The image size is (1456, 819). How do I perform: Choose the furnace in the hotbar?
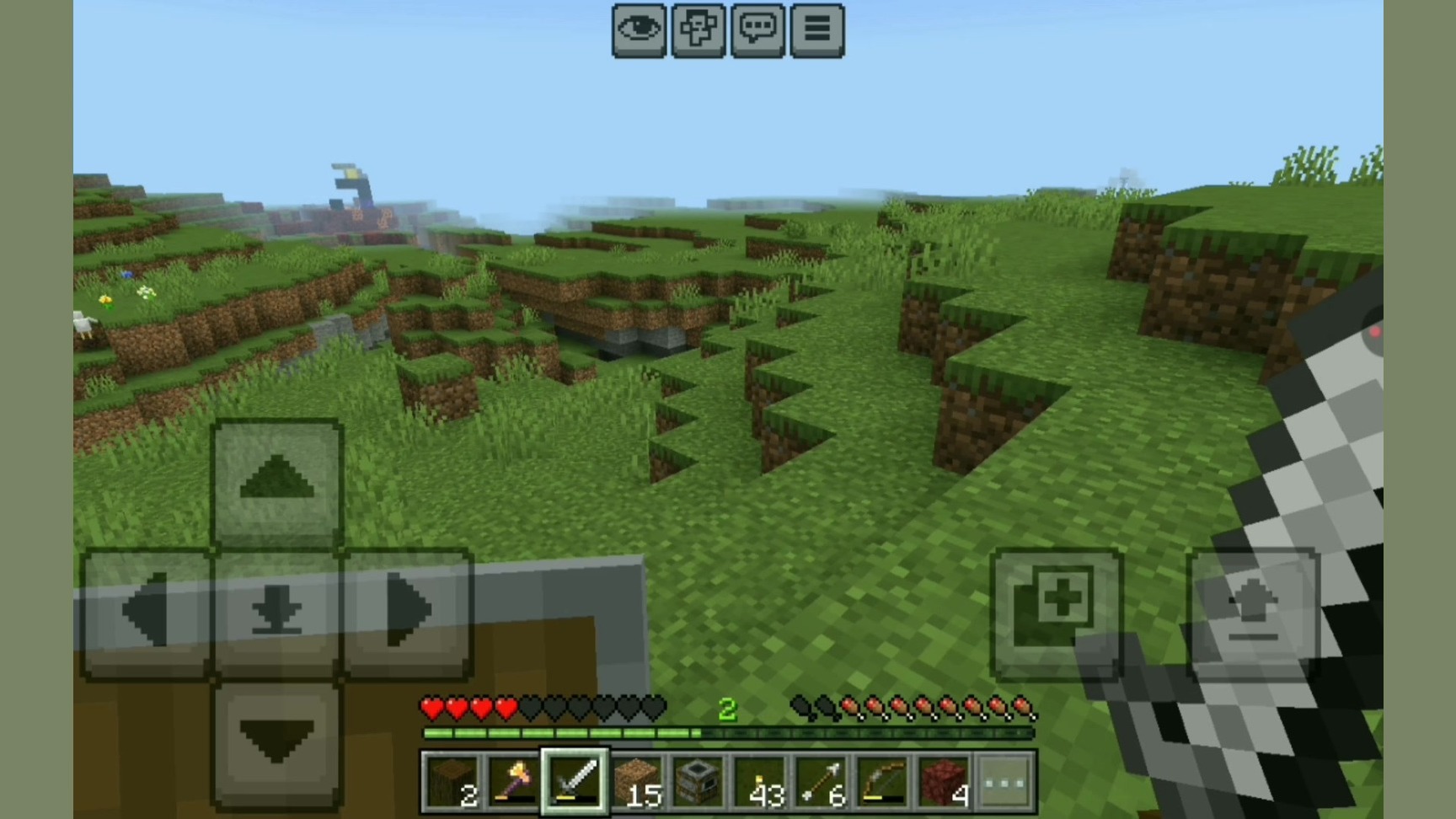[698, 782]
